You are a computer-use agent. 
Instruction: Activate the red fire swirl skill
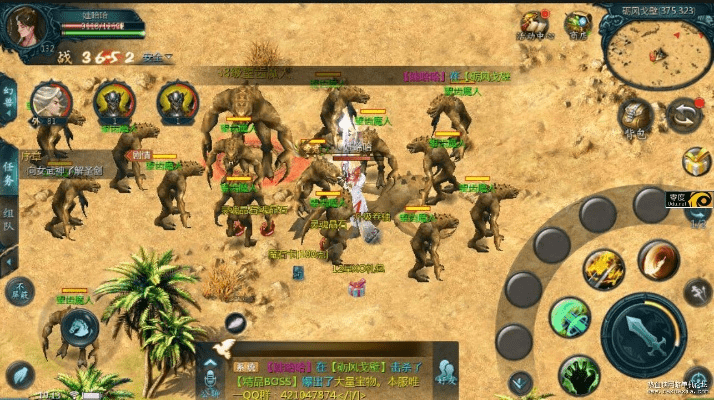tap(657, 259)
